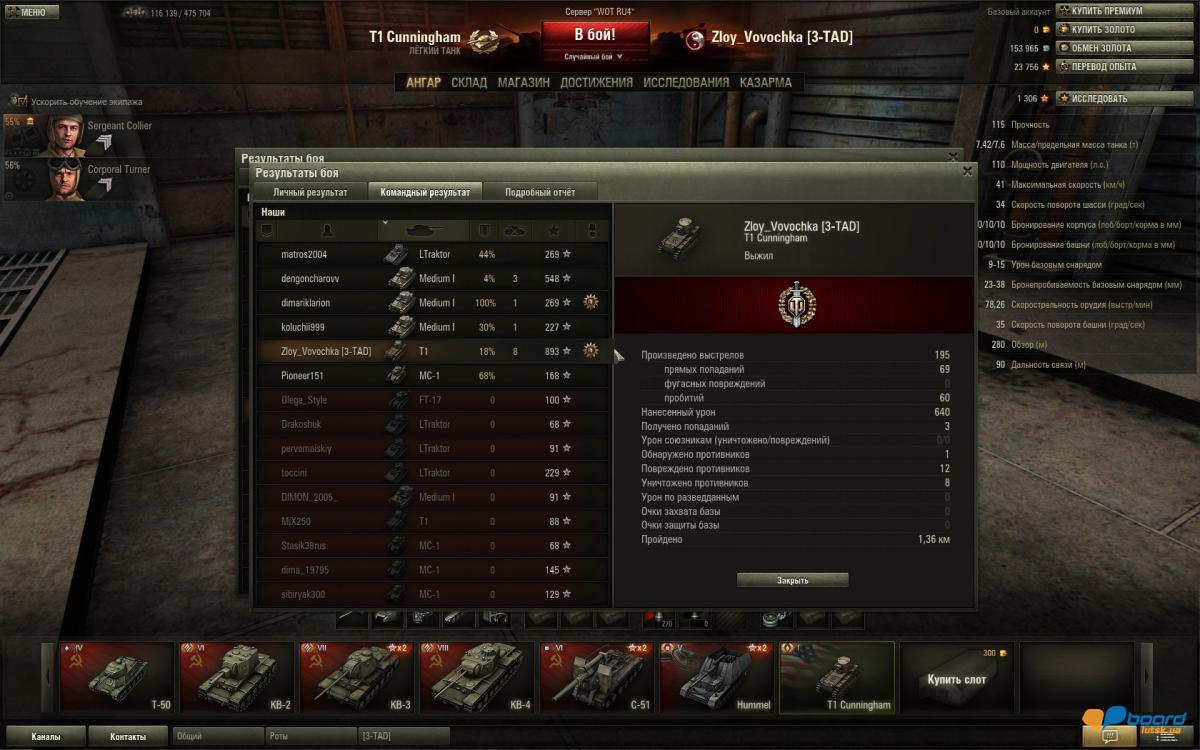Choose the Hummel tank in the carousel
Screen dimensions: 1200x750
click(715, 677)
